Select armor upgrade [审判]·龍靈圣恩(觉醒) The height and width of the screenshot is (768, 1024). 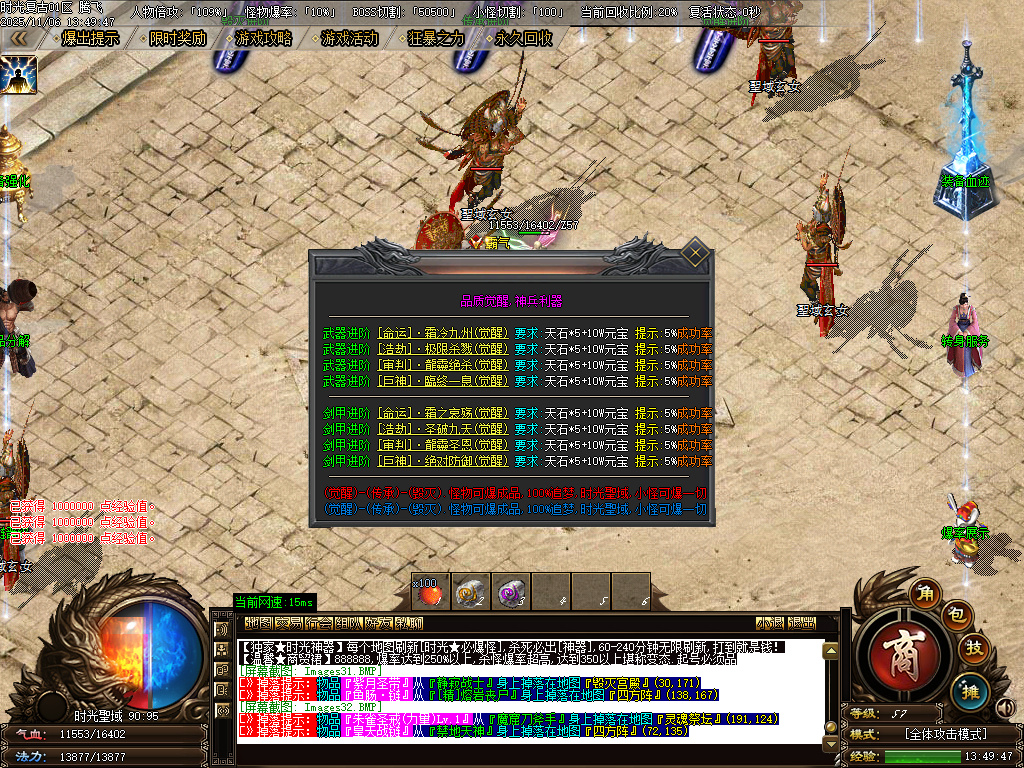click(x=441, y=445)
